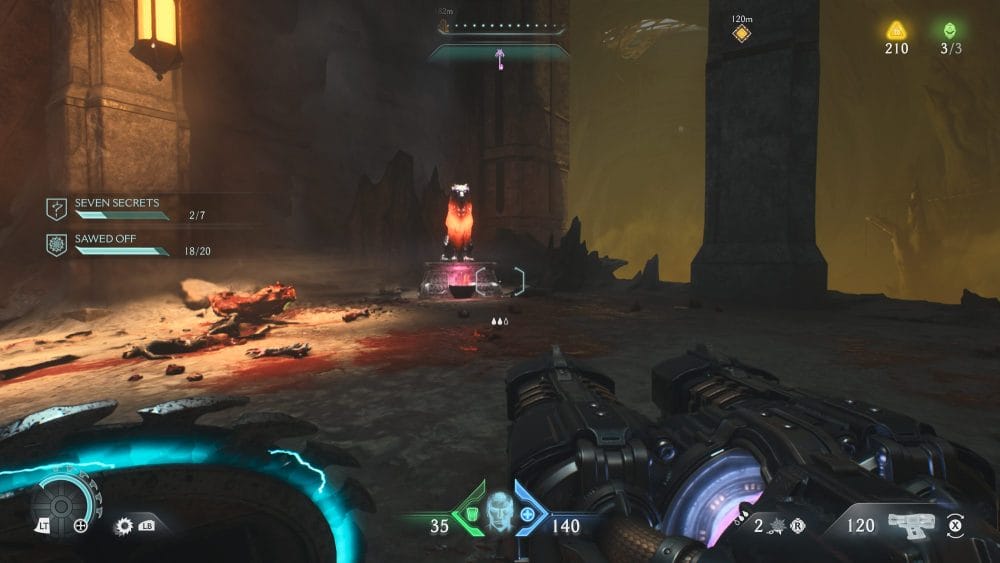The height and width of the screenshot is (563, 1000).
Task: Select the purple arrow compass marker
Action: coord(499,60)
